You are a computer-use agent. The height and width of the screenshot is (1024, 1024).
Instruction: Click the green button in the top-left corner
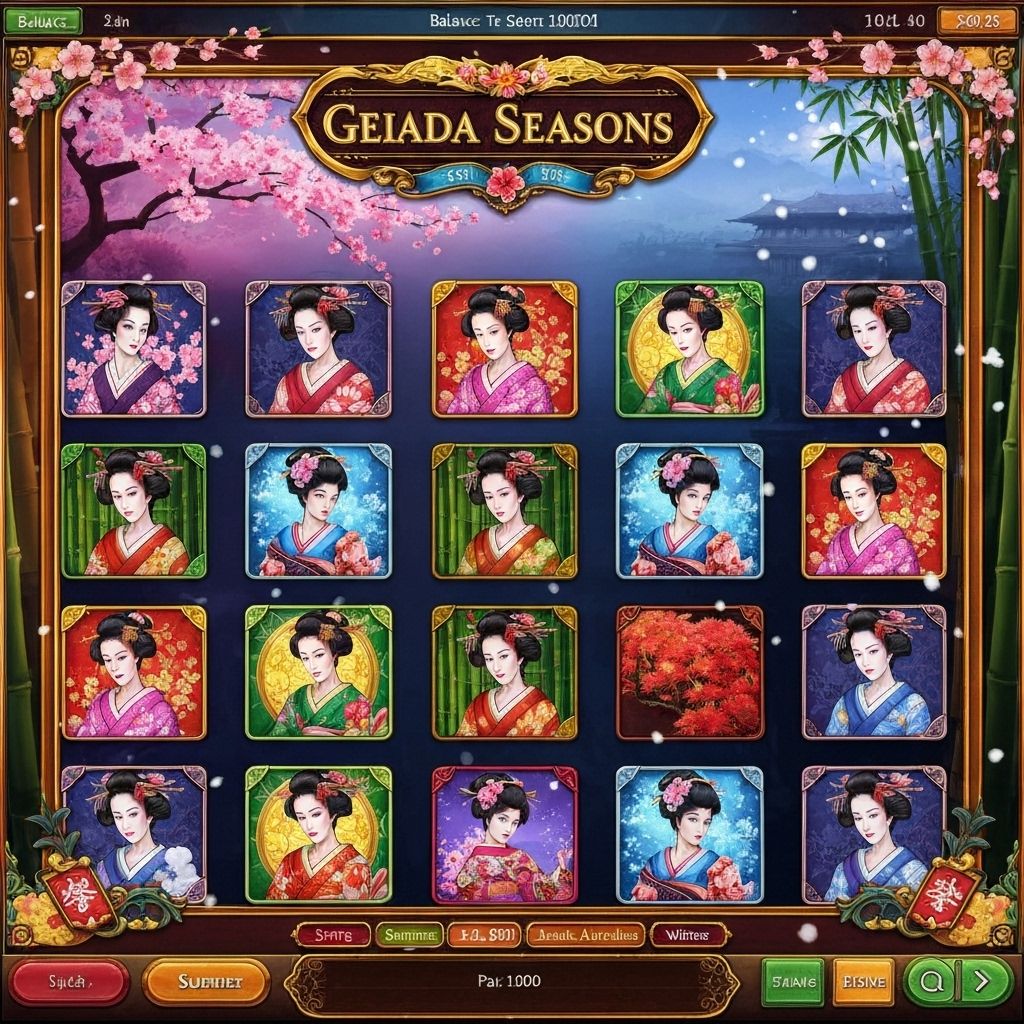[41, 20]
